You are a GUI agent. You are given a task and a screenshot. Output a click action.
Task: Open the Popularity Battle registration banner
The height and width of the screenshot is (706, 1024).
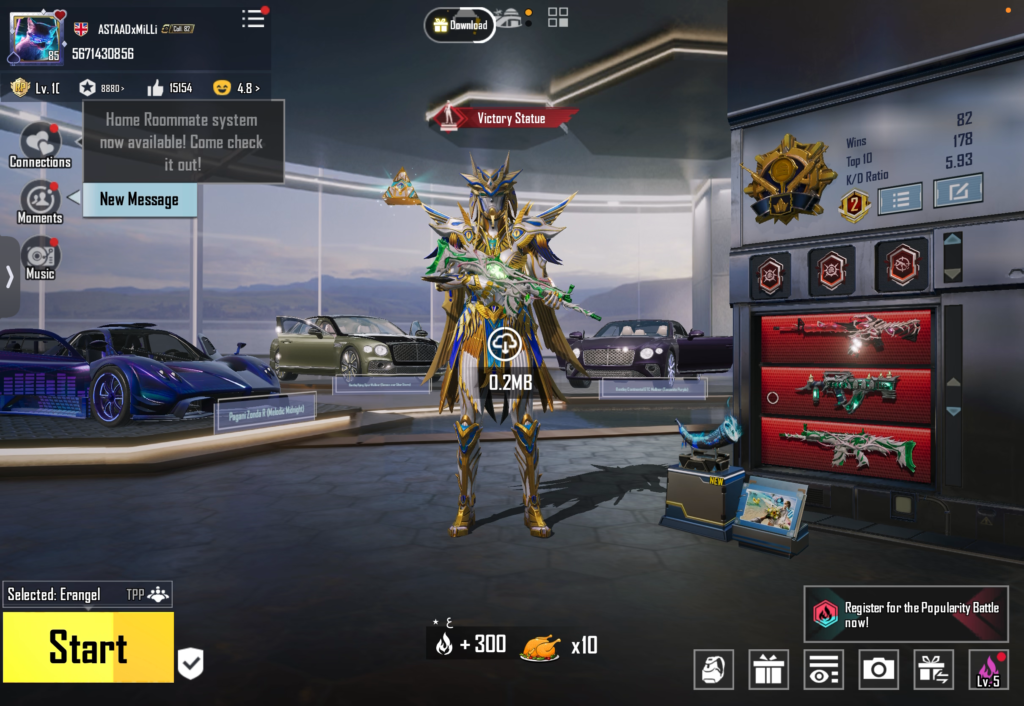(x=905, y=614)
